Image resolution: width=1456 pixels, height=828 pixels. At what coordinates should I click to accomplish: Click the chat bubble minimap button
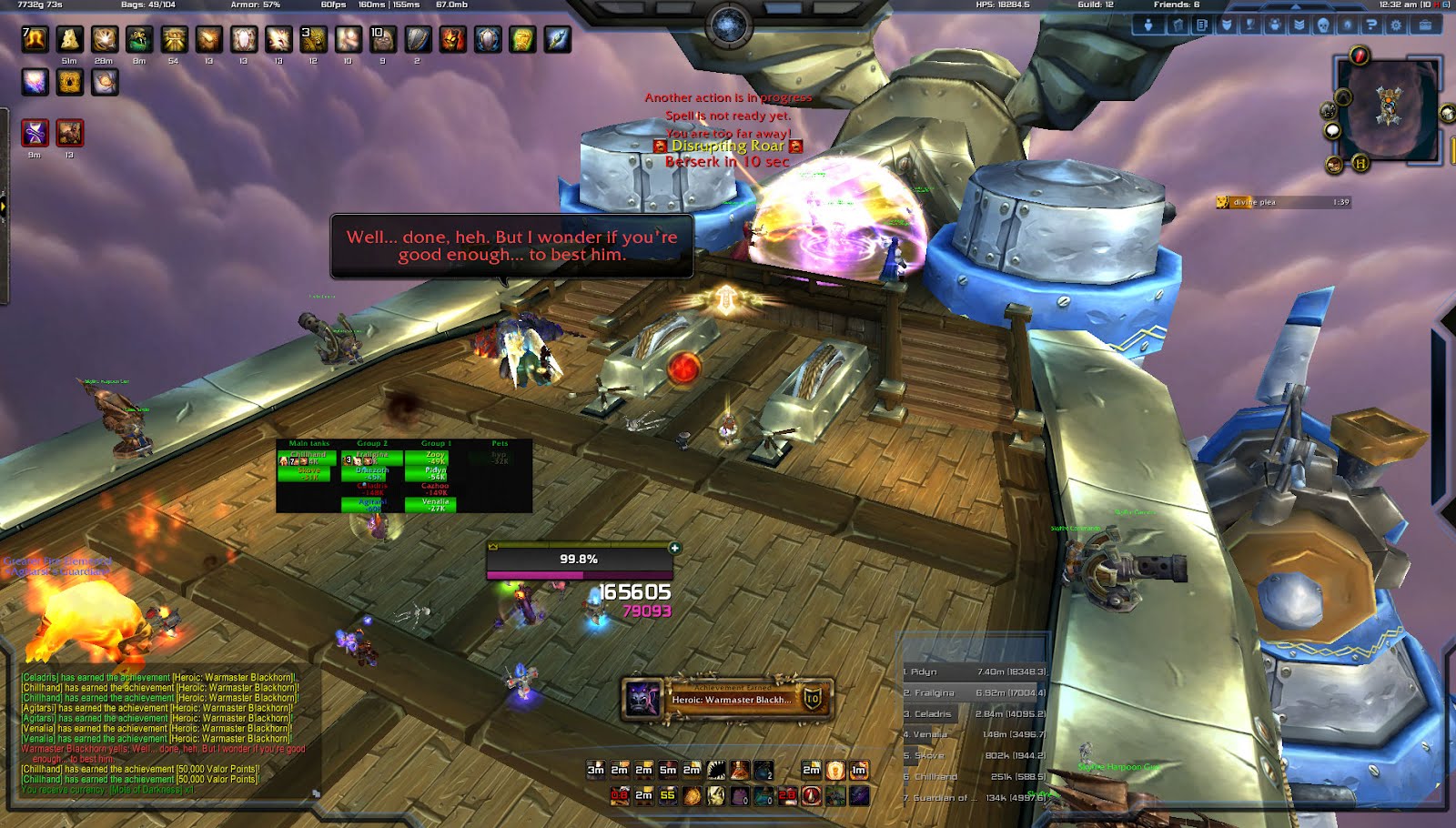pos(1332,131)
